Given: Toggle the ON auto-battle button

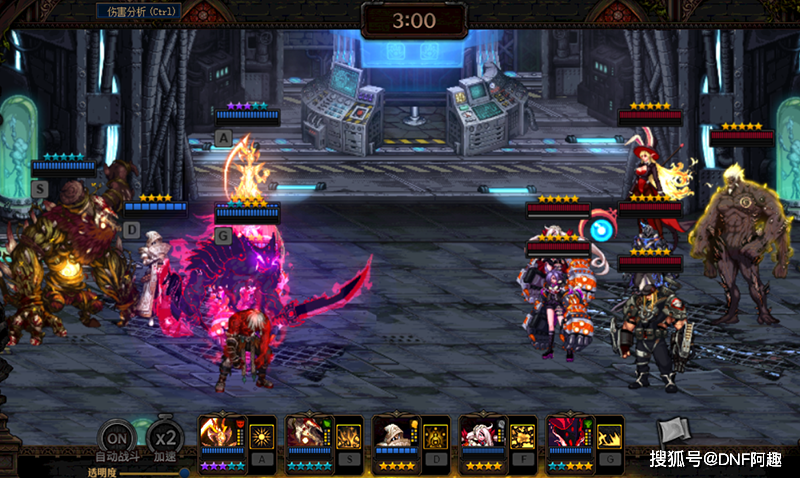Looking at the screenshot, I should click(x=118, y=438).
